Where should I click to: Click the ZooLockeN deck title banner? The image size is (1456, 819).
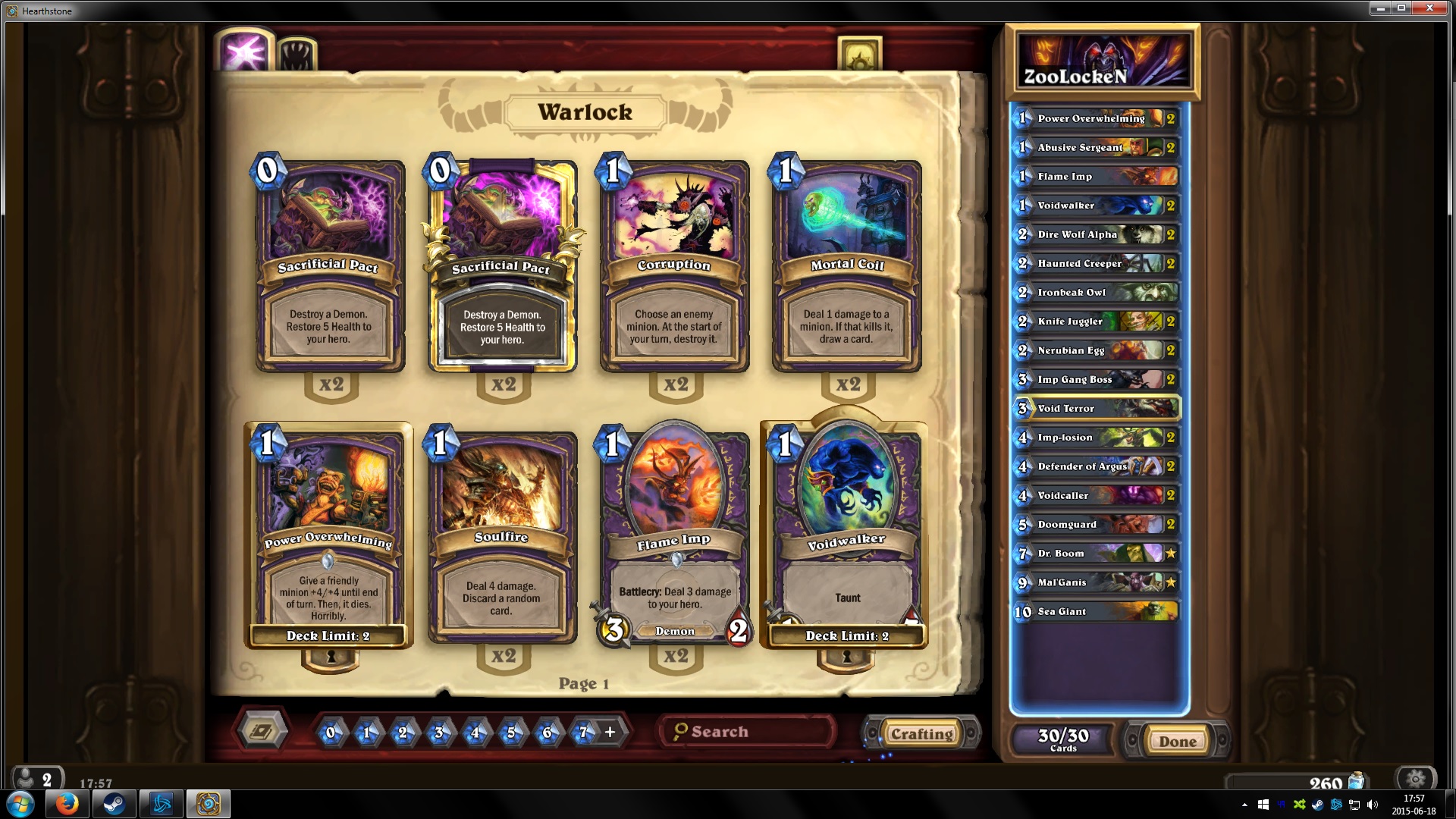pyautogui.click(x=1102, y=62)
